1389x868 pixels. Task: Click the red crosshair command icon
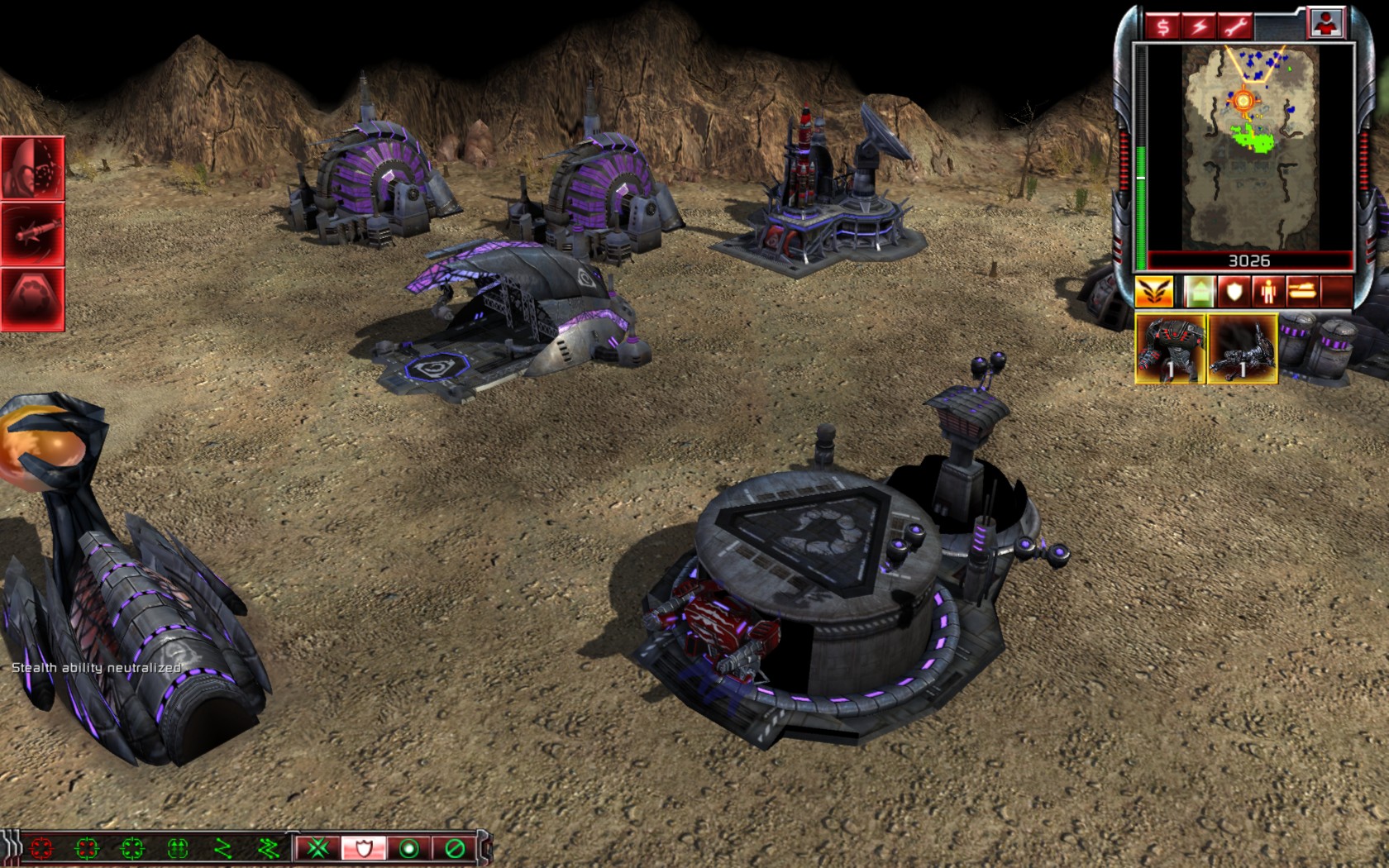(x=41, y=848)
